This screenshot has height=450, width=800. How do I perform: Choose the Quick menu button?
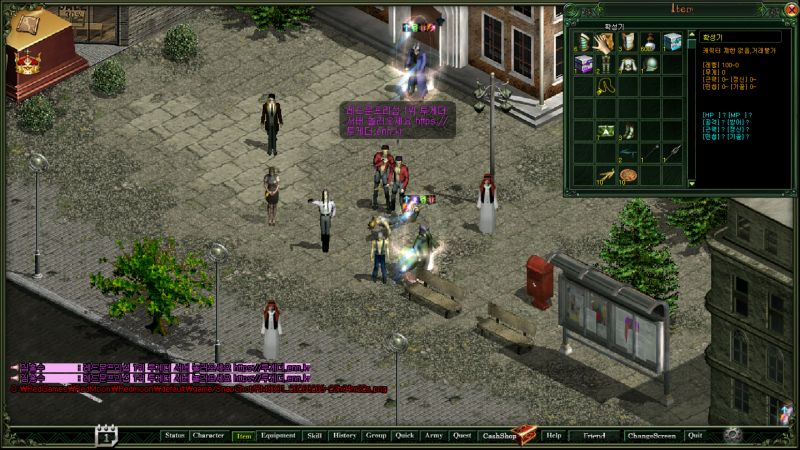coord(405,436)
